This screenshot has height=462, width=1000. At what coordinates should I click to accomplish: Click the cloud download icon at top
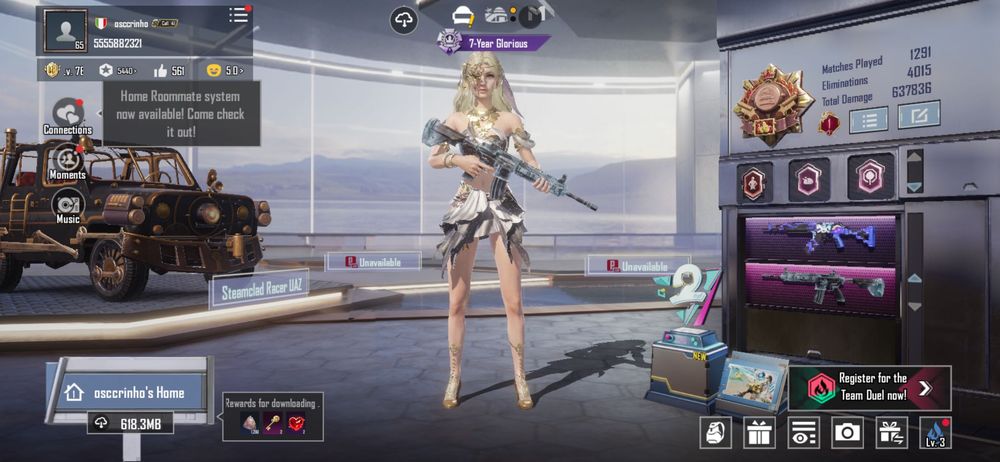403,20
